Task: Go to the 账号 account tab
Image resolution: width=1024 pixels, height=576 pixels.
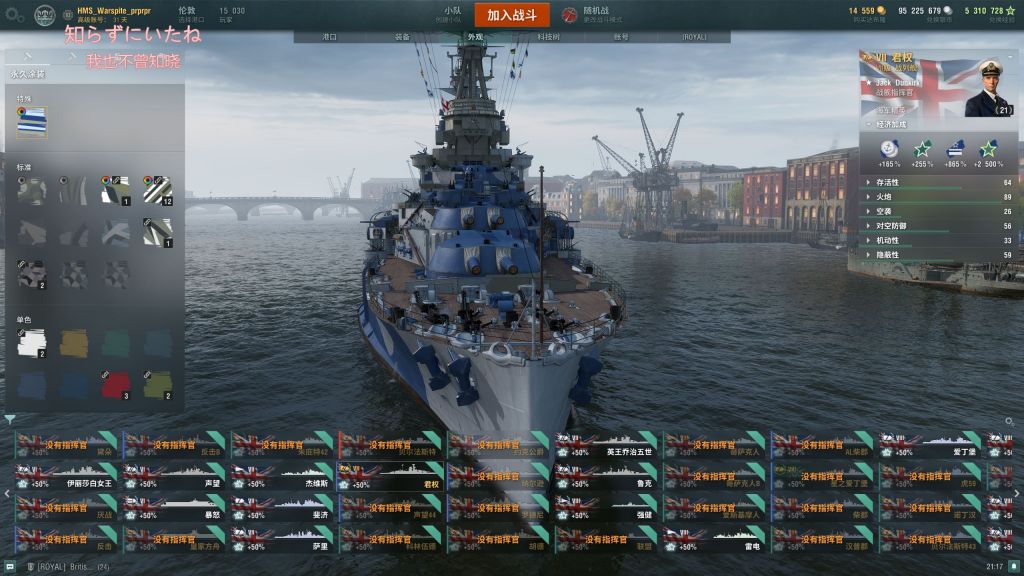Action: tap(621, 37)
